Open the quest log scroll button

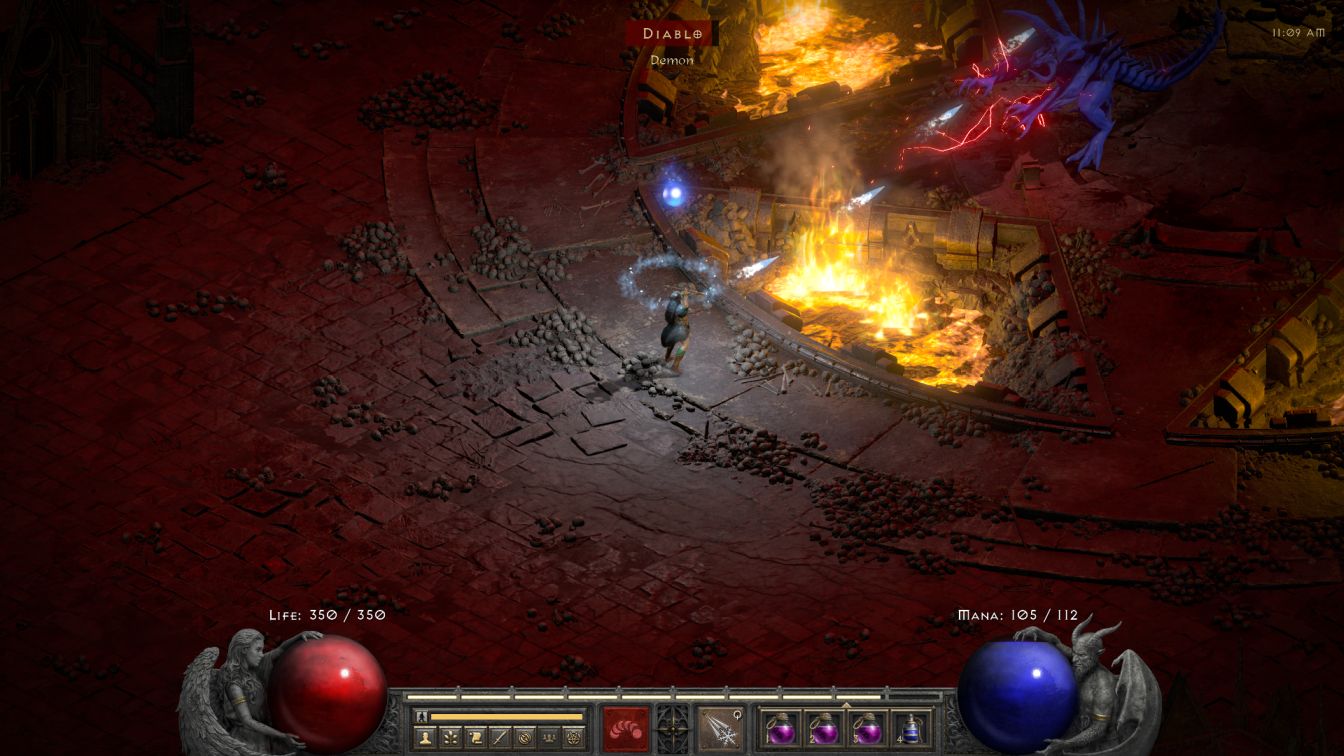click(476, 738)
